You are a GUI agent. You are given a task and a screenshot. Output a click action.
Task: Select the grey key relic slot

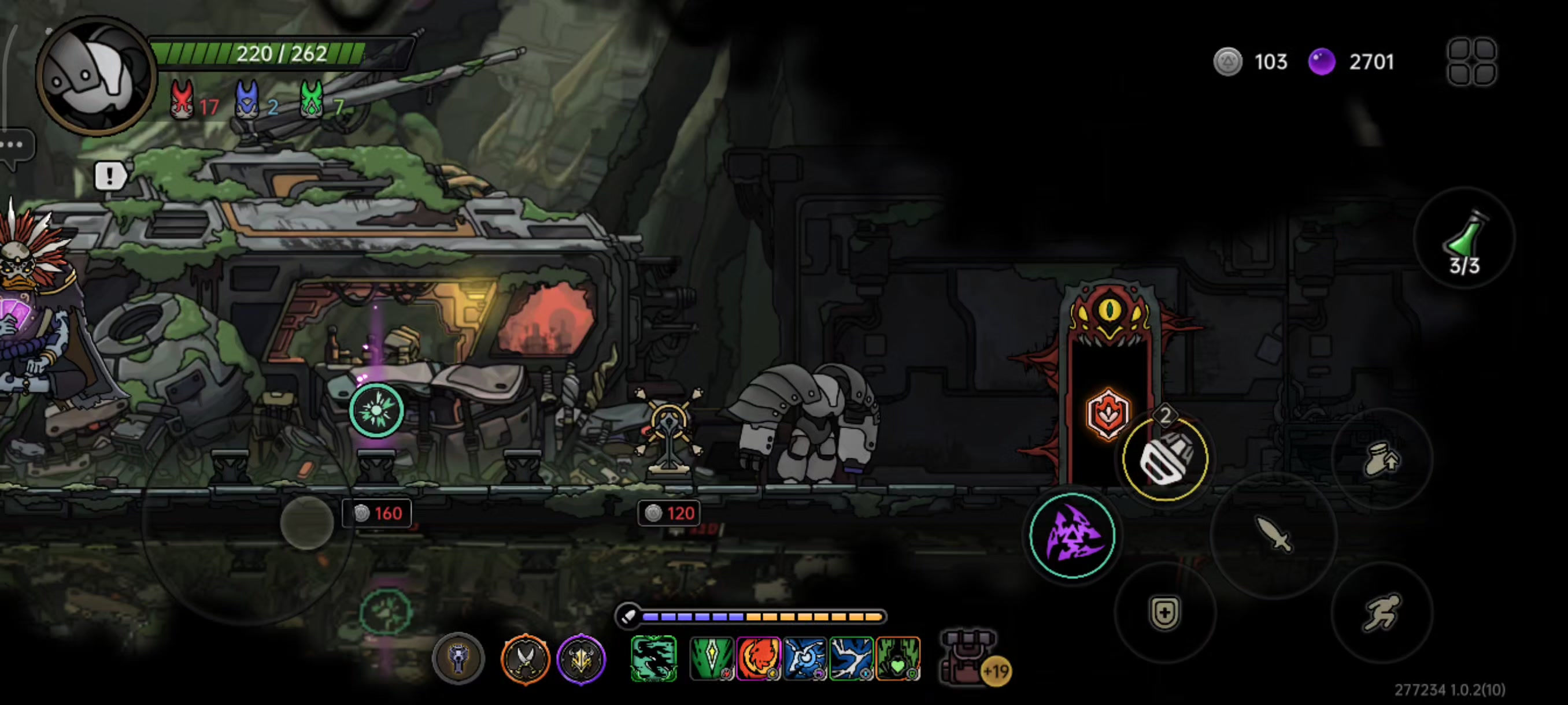(x=458, y=658)
